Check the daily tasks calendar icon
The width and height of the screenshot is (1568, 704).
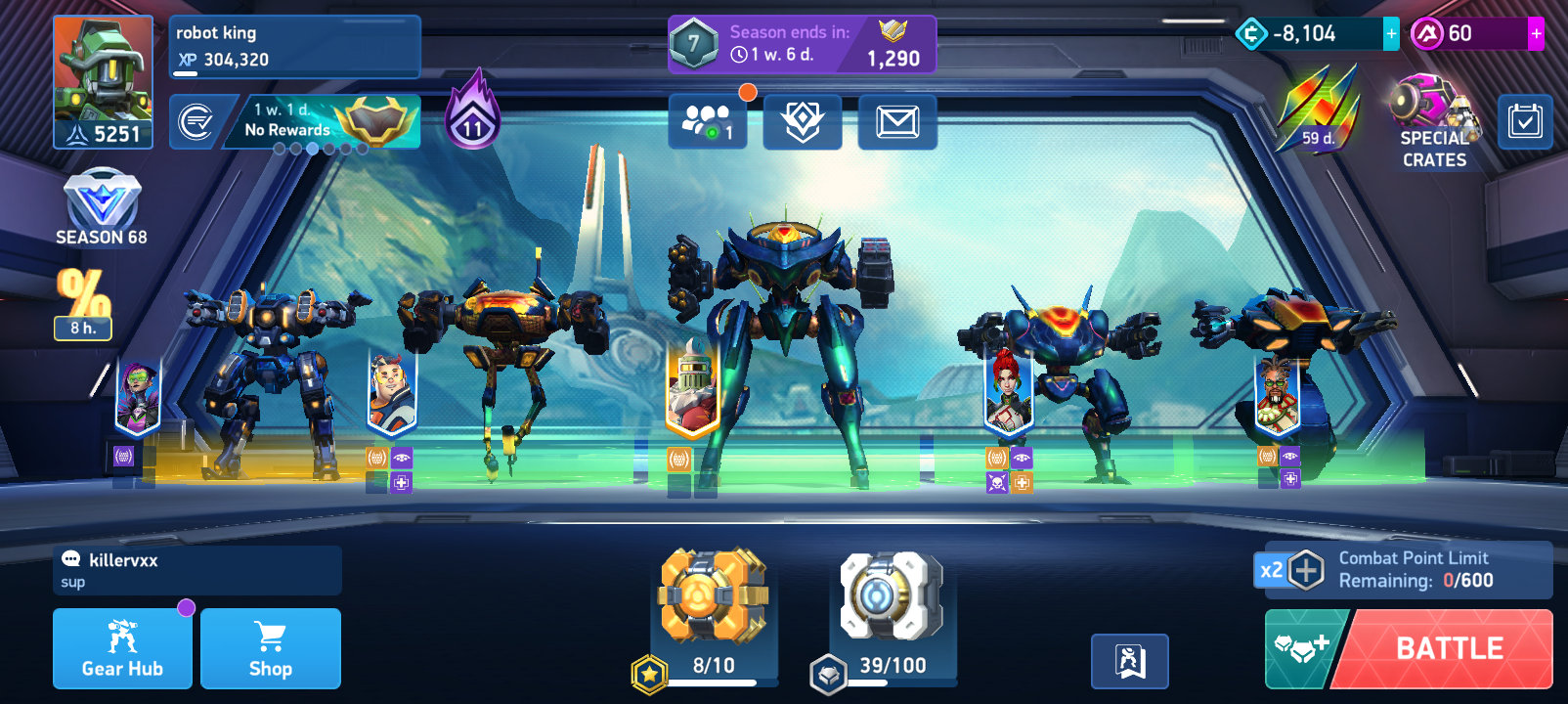click(x=1525, y=122)
